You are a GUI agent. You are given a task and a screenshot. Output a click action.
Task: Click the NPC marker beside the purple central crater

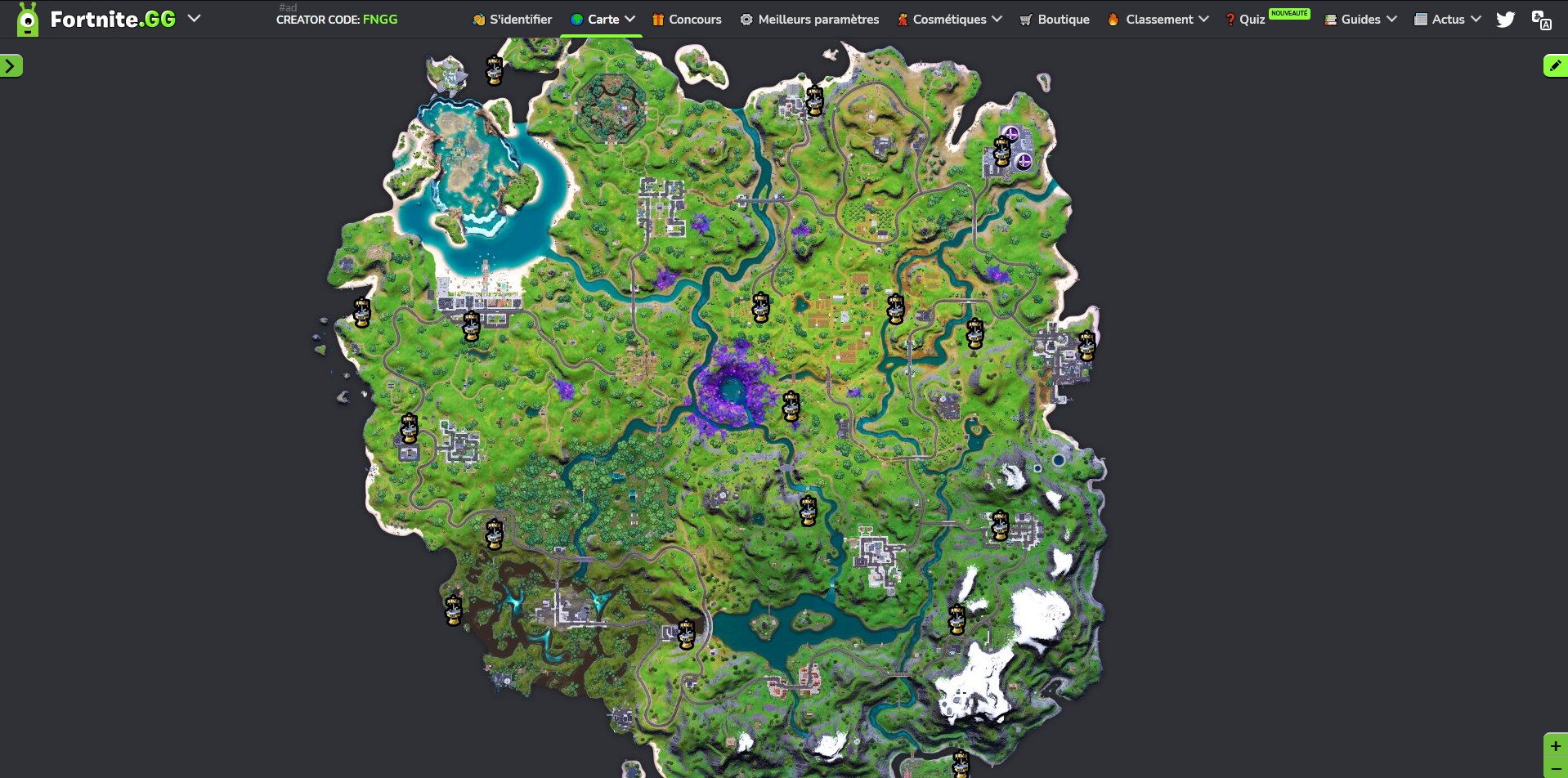click(790, 404)
